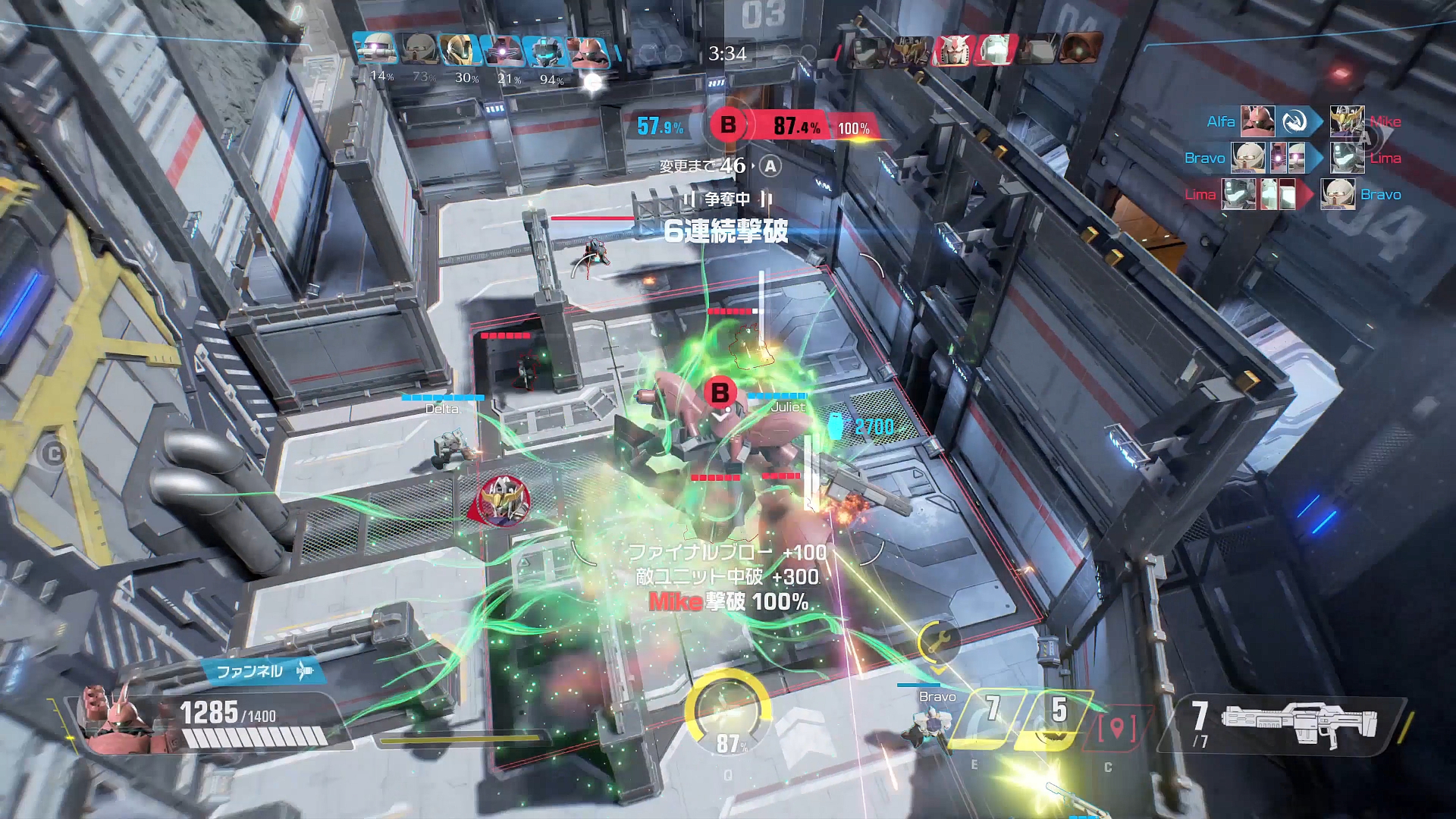Click the red B objective marker mid-screen
Viewport: 1456px width, 819px height.
coord(720,393)
